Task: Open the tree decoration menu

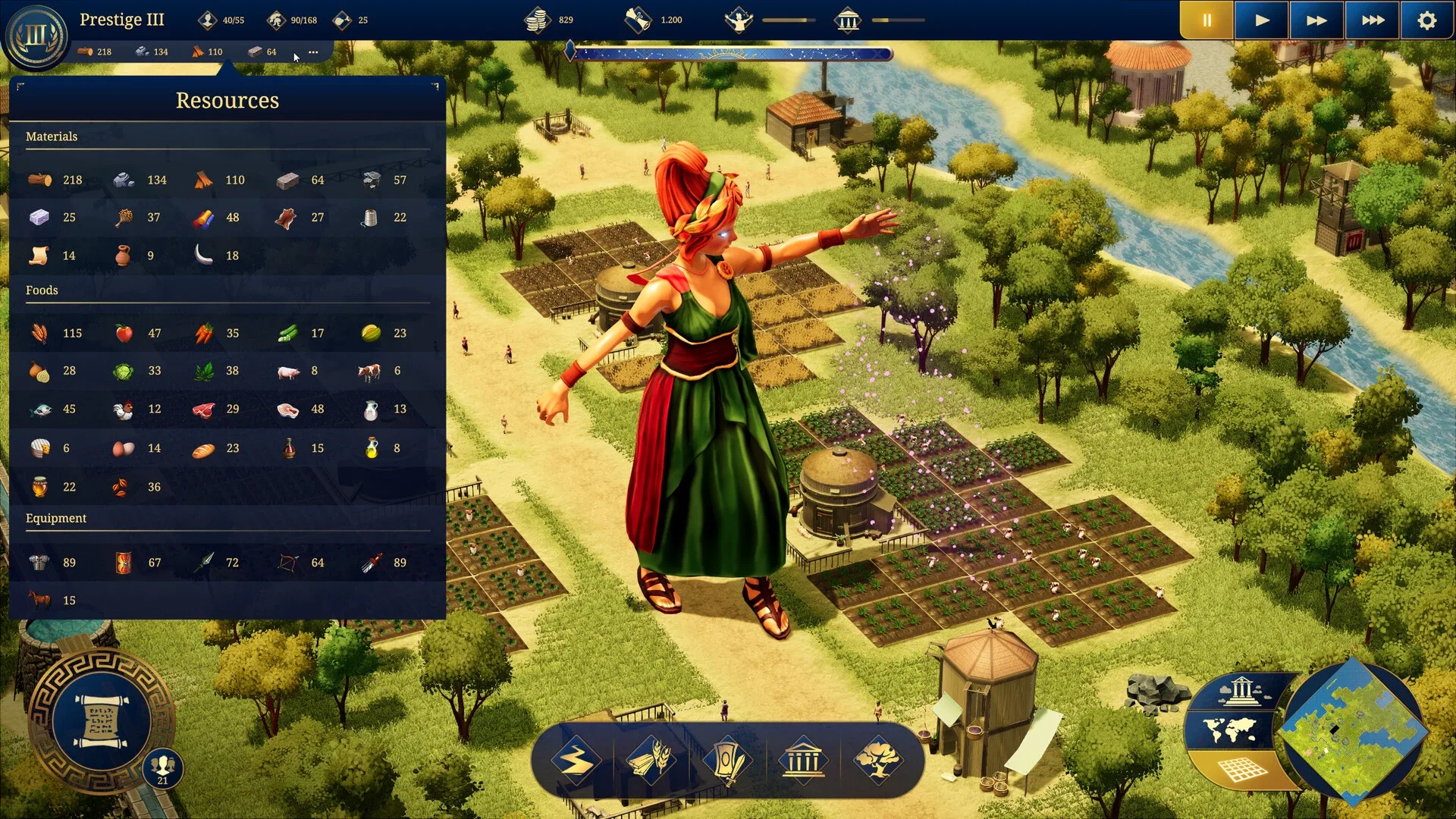Action: [877, 759]
